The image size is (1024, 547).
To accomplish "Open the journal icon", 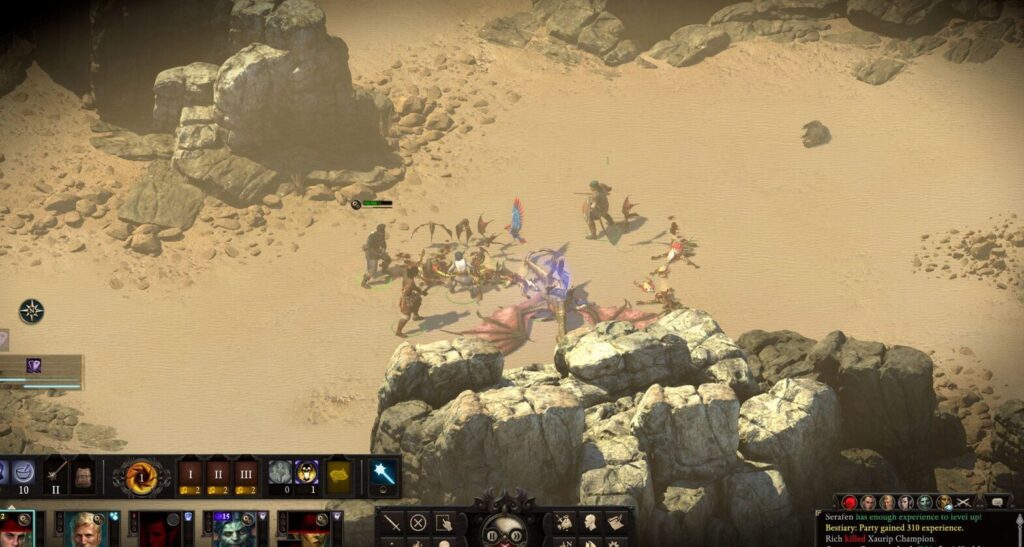I will click(617, 521).
